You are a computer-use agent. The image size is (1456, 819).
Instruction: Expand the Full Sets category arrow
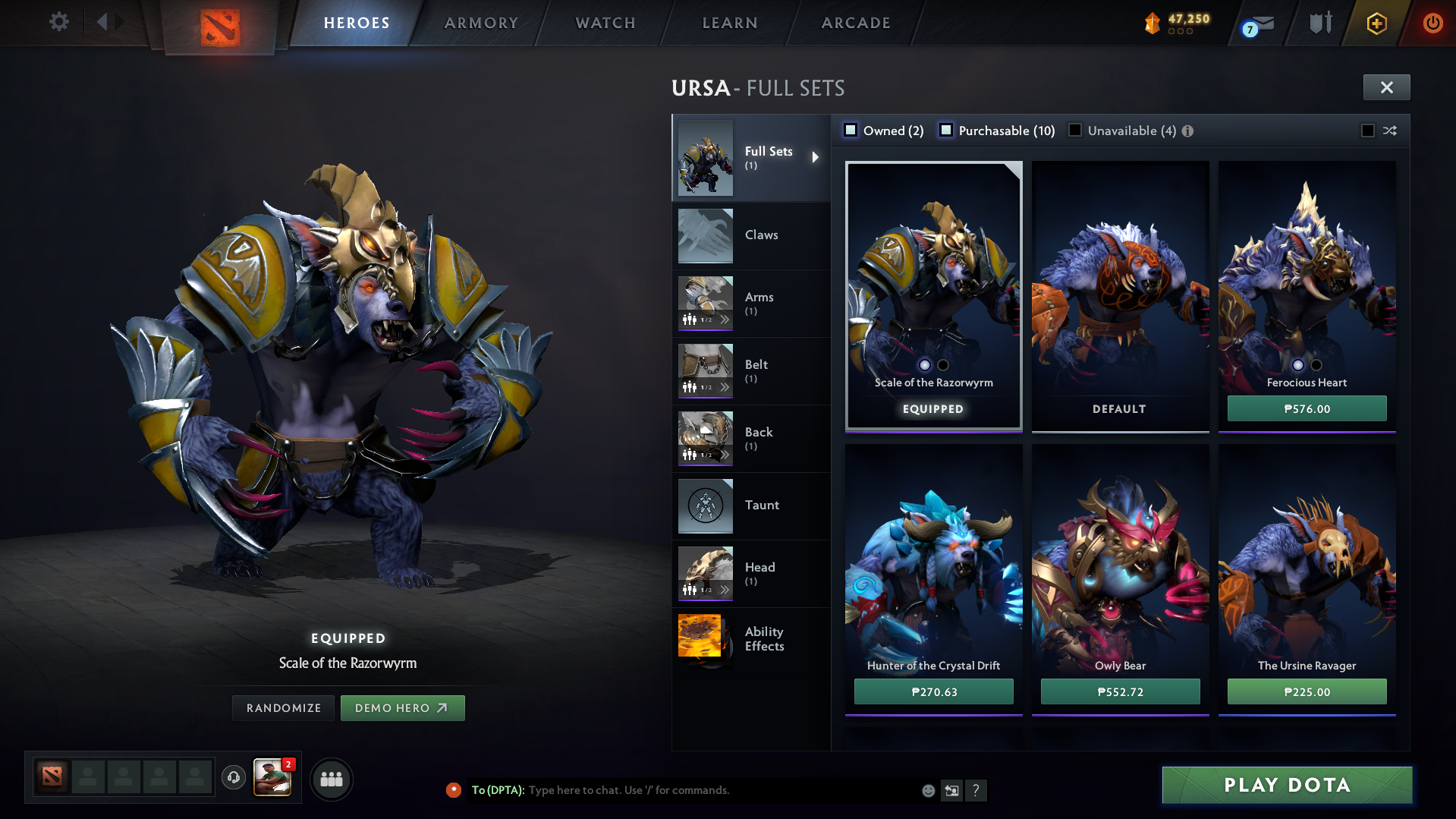pyautogui.click(x=816, y=157)
